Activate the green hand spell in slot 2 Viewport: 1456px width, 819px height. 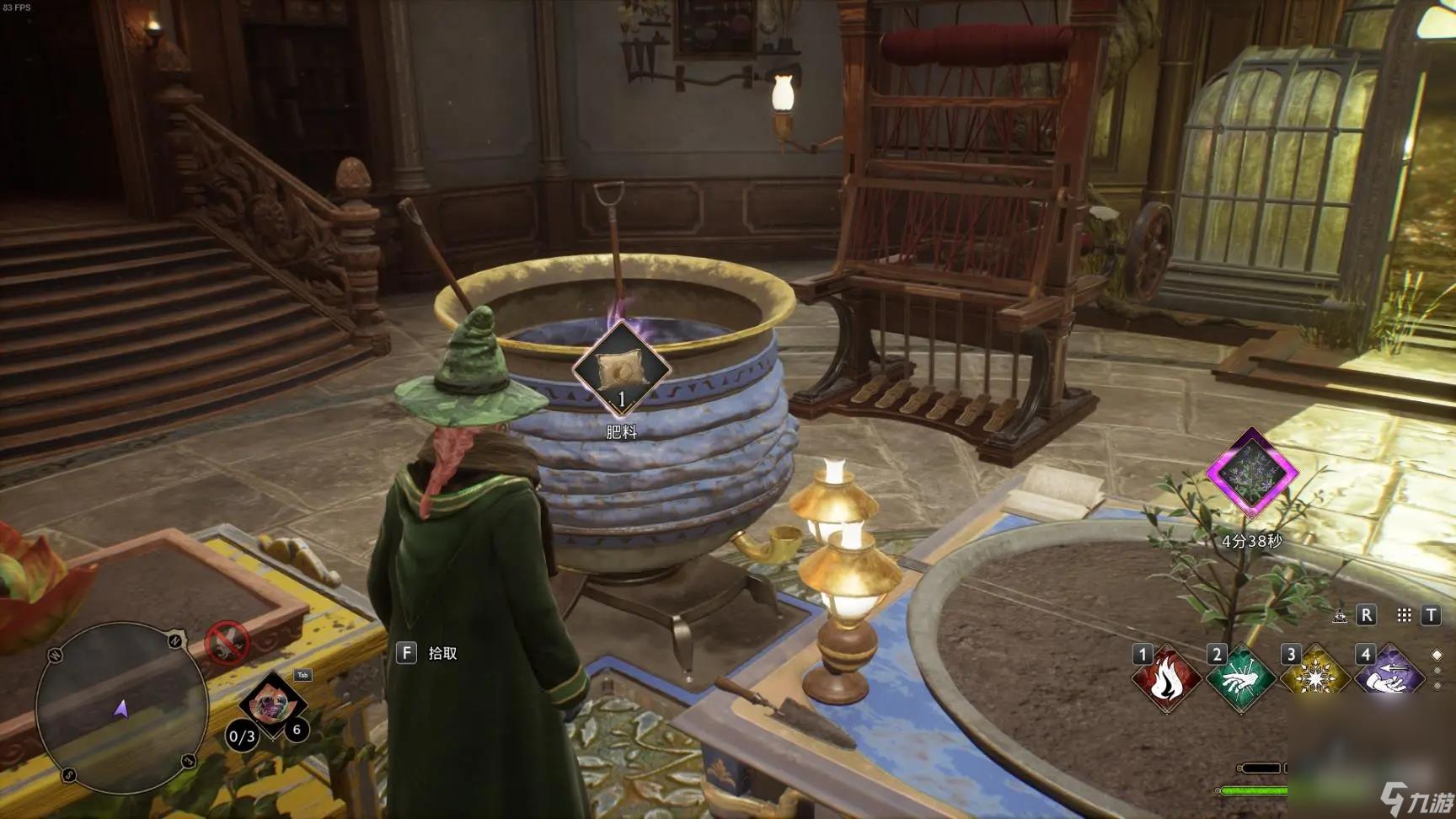click(x=1240, y=679)
